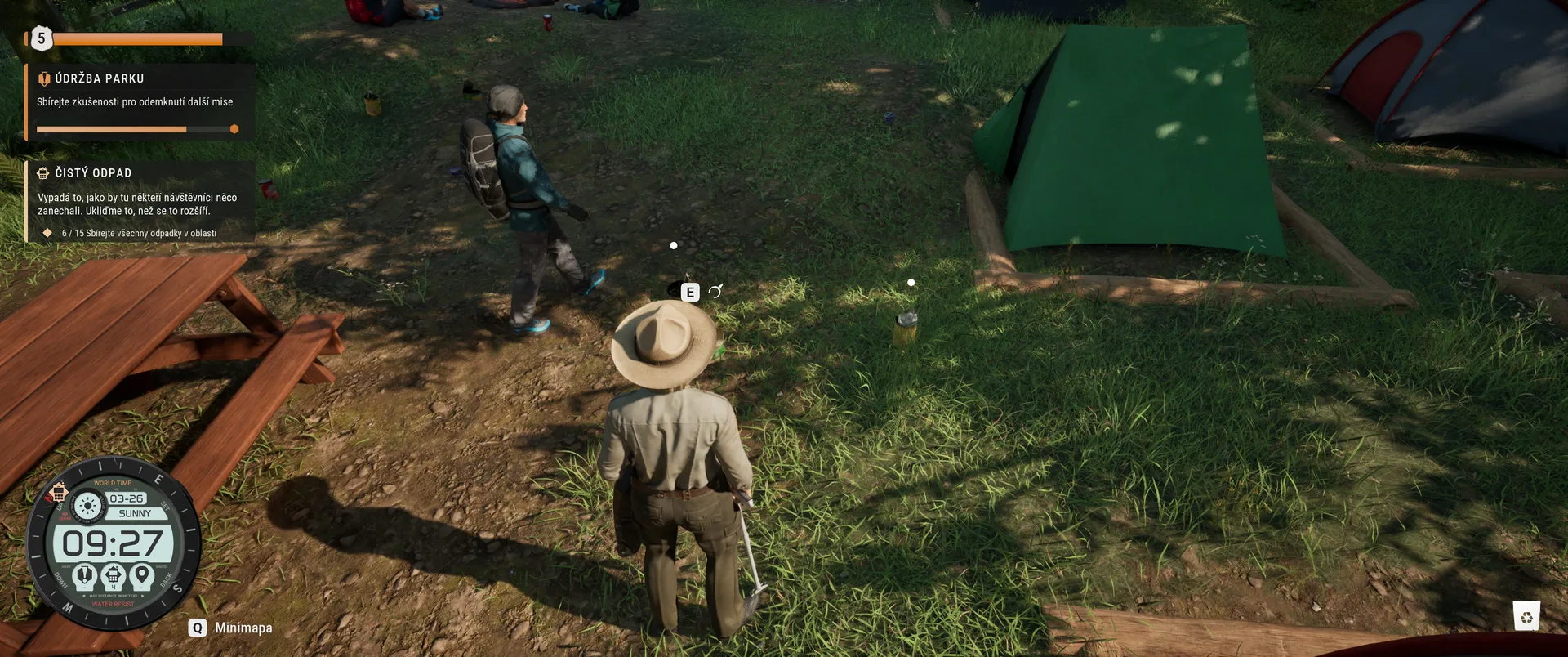This screenshot has height=657, width=1568.
Task: Select the main mission marker on watch
Action: tap(85, 576)
